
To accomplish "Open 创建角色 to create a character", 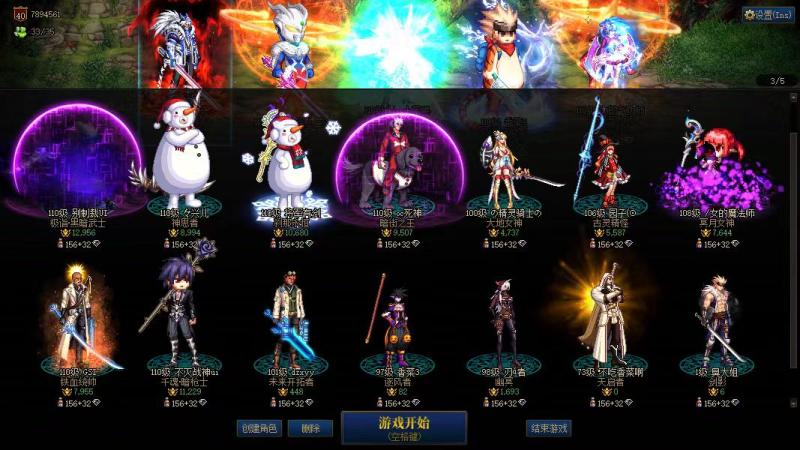I will pyautogui.click(x=257, y=428).
